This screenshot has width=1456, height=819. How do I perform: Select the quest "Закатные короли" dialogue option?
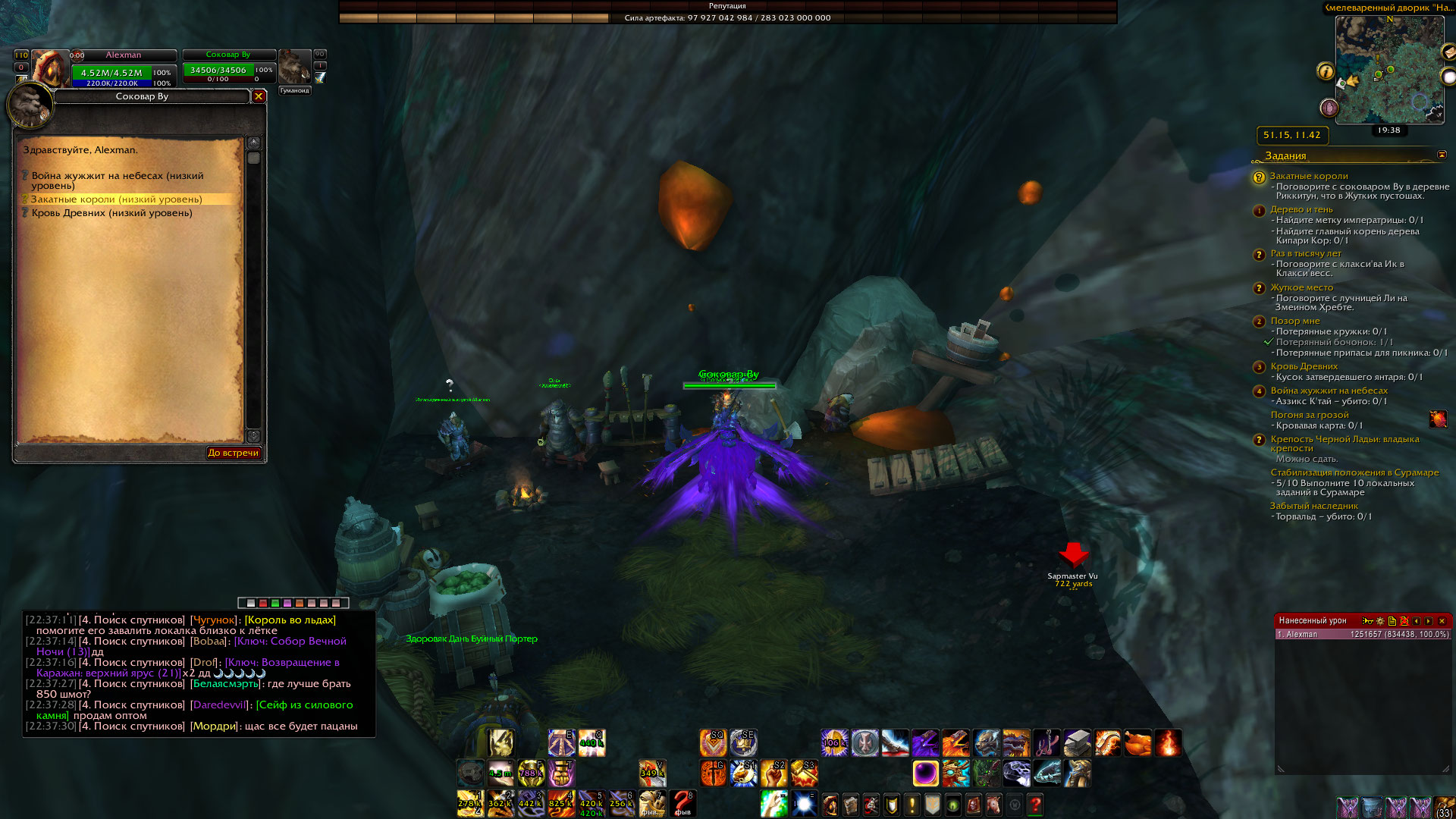[x=116, y=199]
